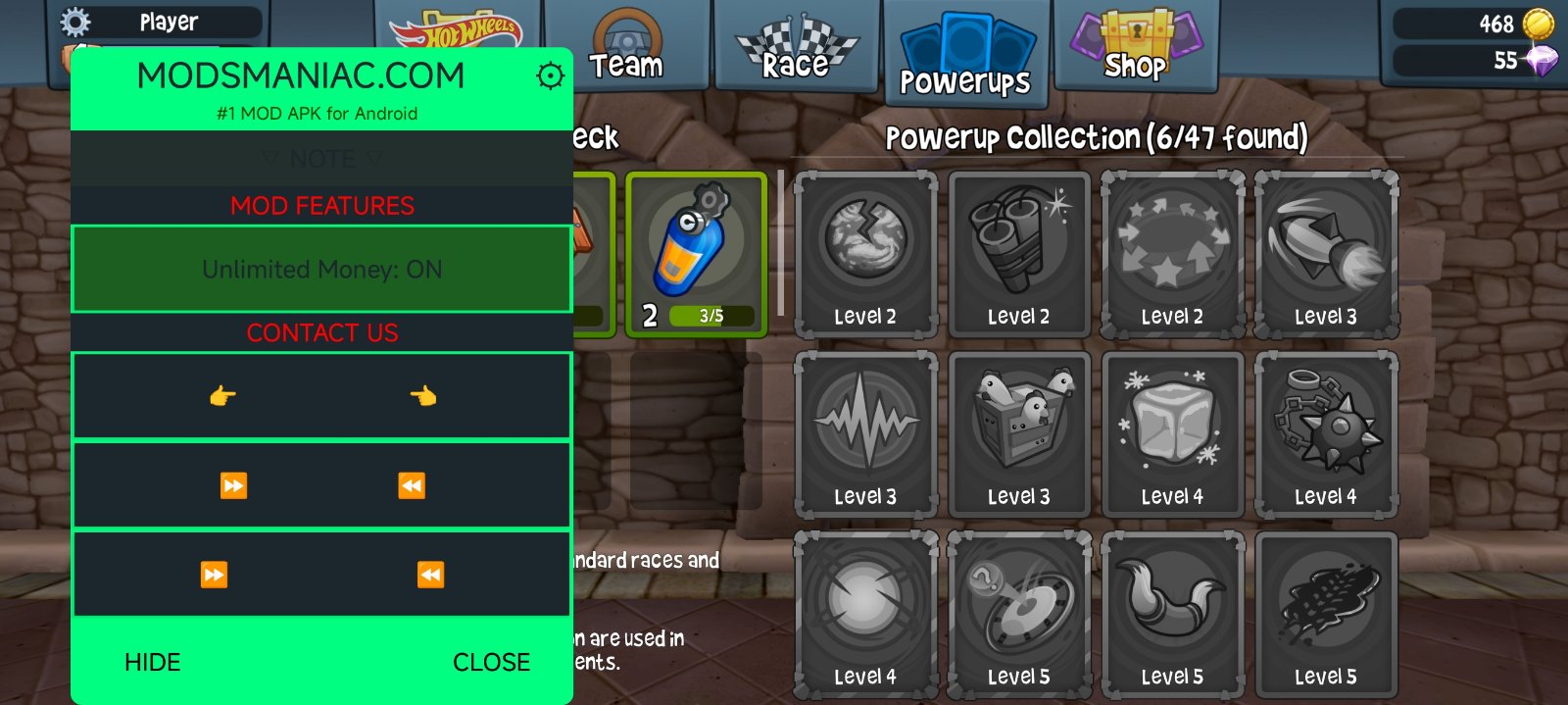
Task: Open player settings gear icon
Action: [x=75, y=22]
